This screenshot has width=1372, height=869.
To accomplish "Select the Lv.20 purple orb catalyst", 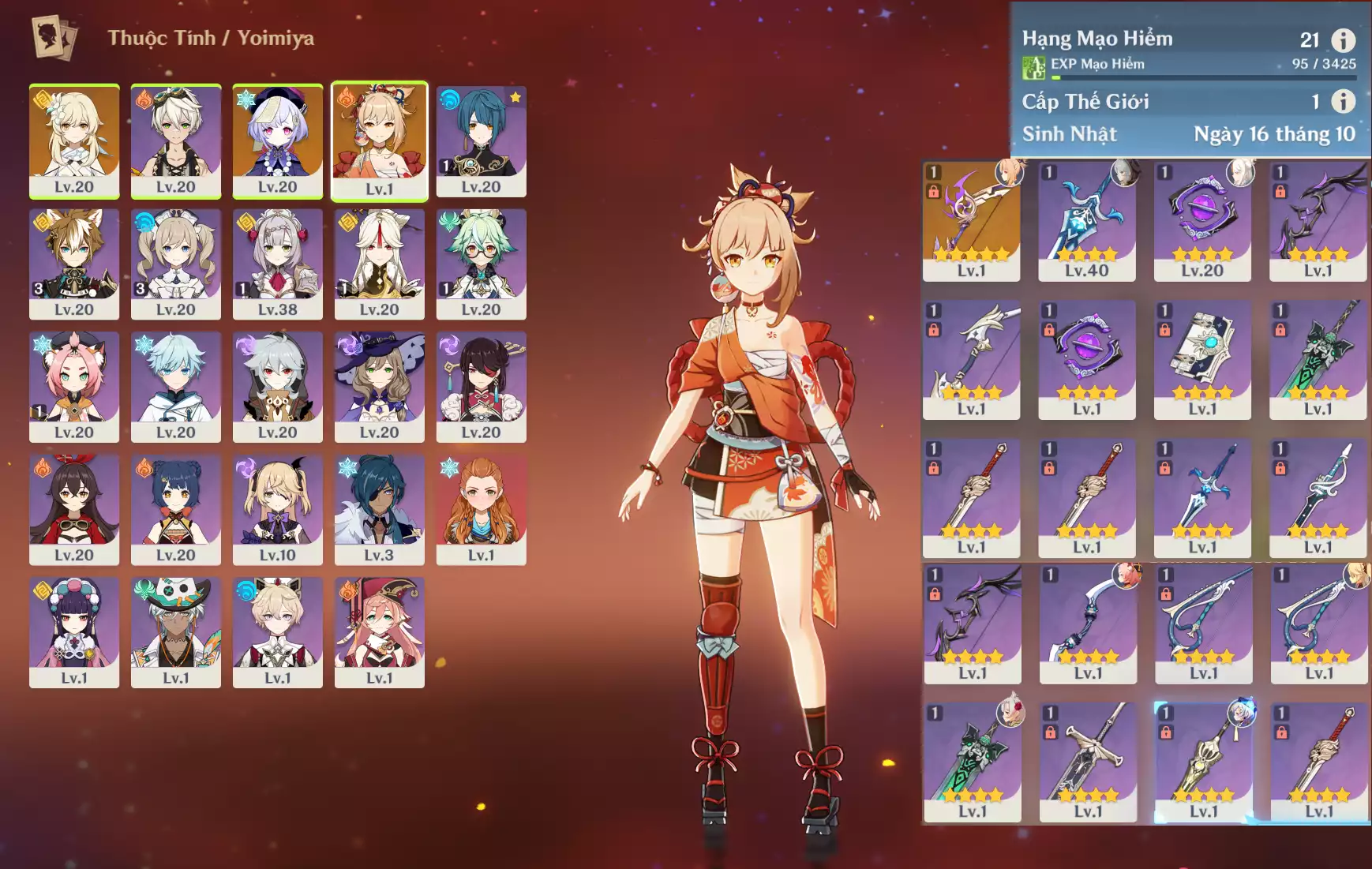I will pyautogui.click(x=1201, y=221).
